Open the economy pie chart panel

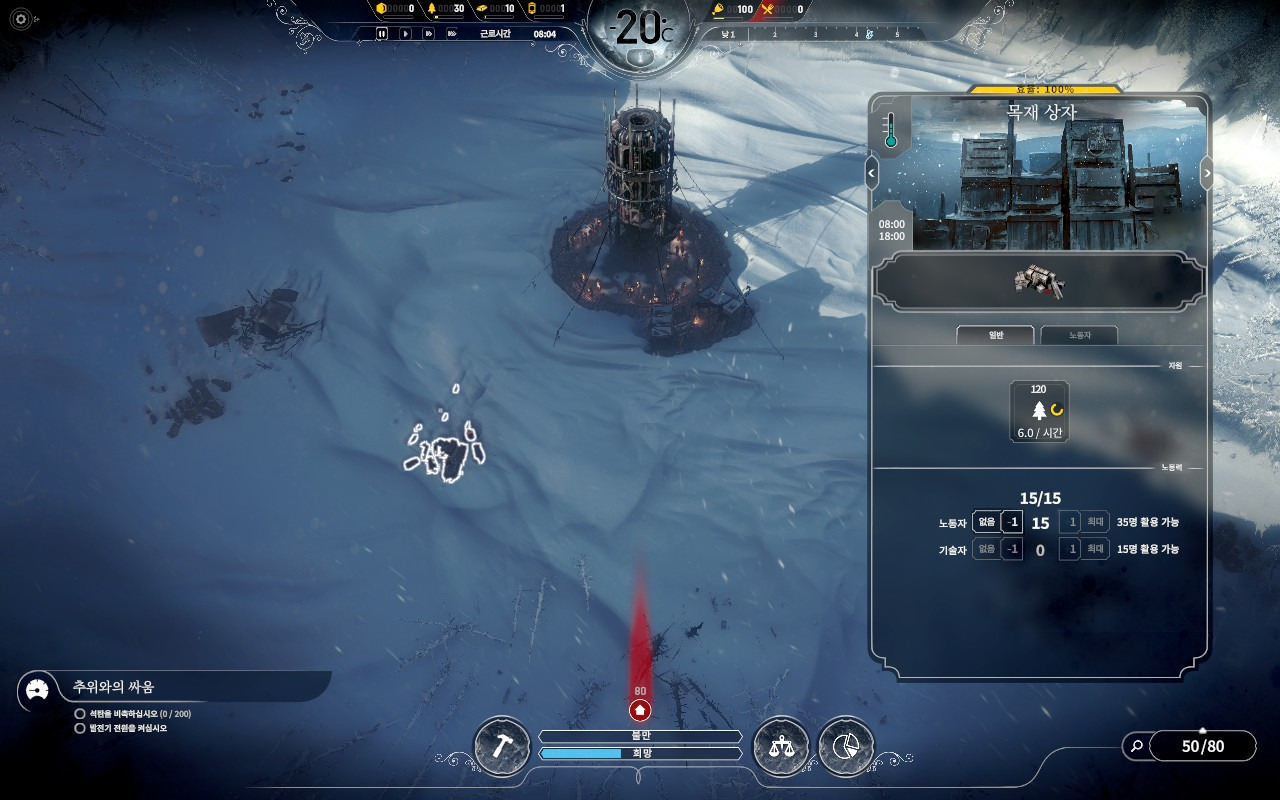(846, 746)
